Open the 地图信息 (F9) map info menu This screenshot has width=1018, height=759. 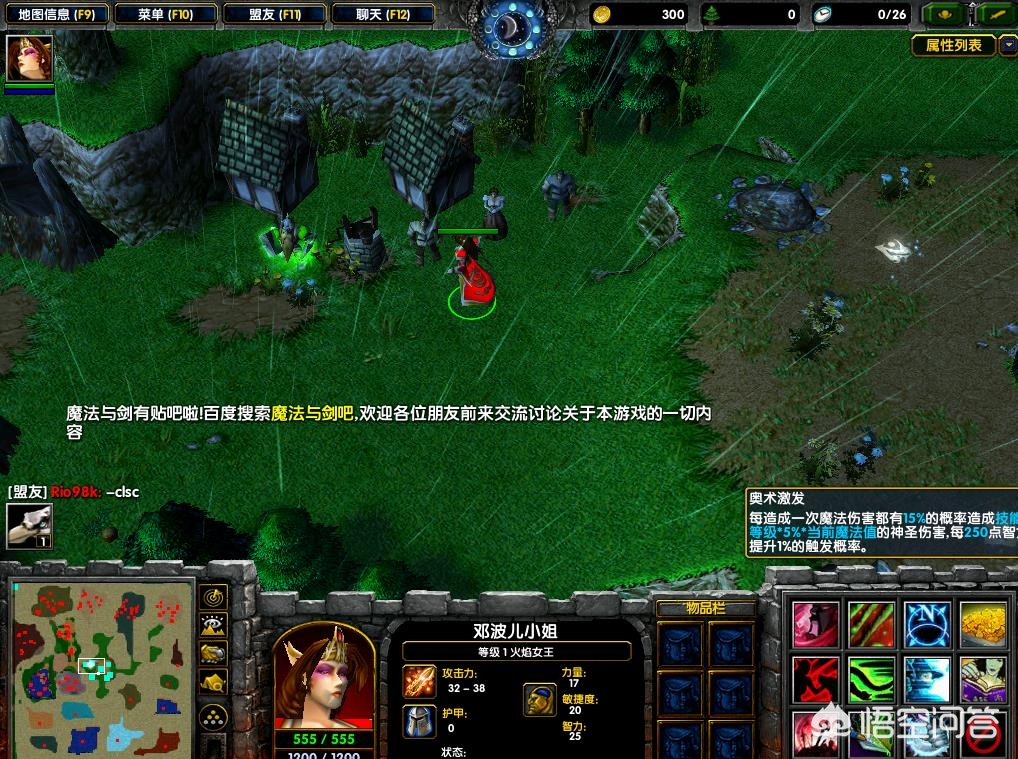[55, 15]
